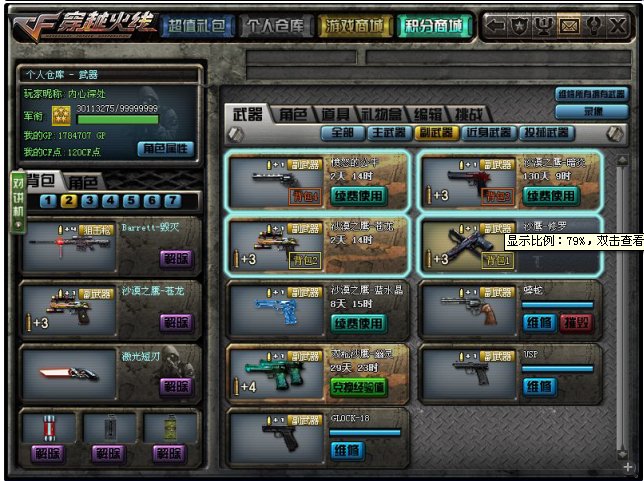Screen dimensions: 644x481
Task: Click the back arrow in top bar
Action: [x=495, y=24]
